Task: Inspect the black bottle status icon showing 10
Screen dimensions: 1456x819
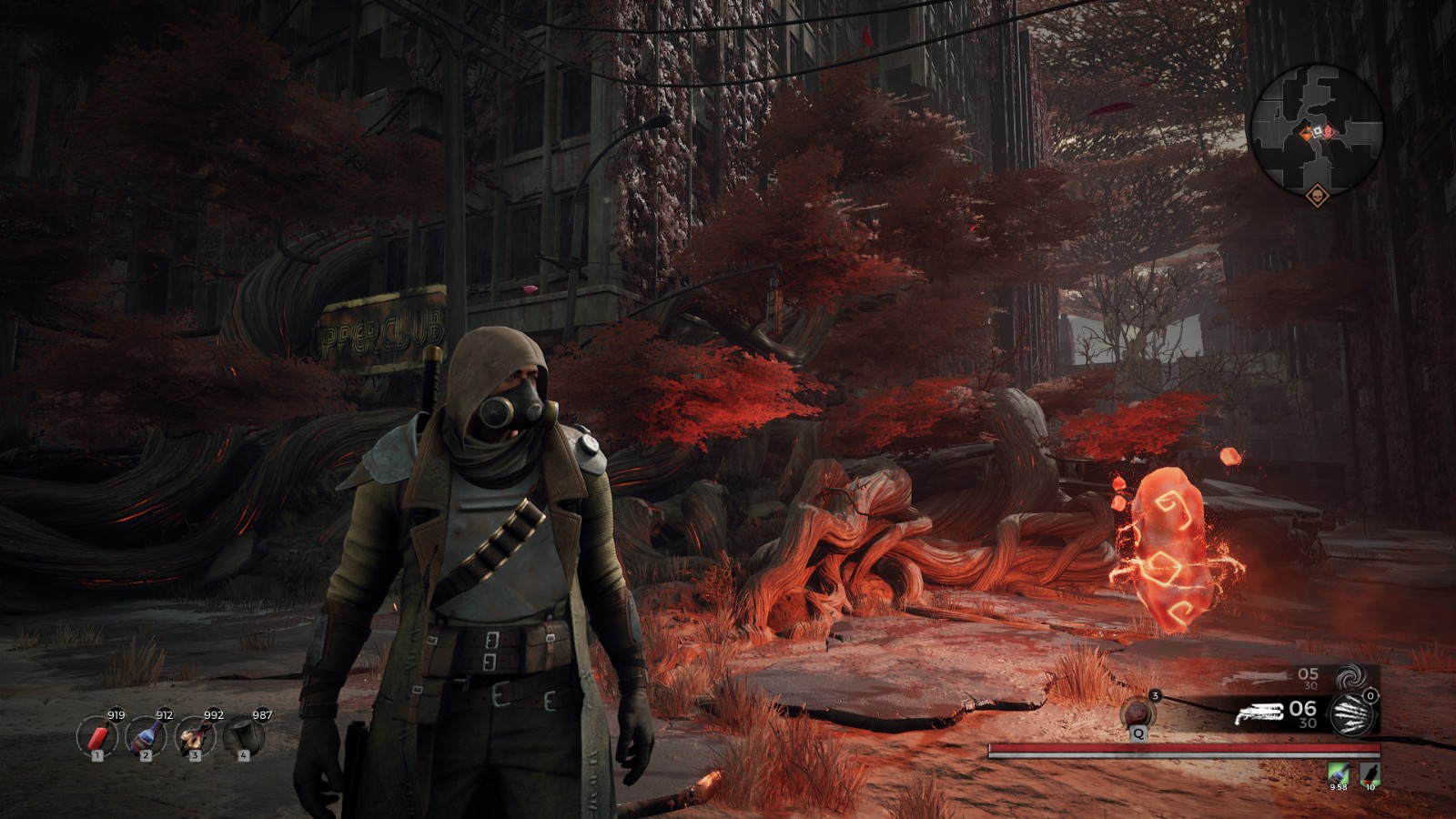Action: 1370,773
